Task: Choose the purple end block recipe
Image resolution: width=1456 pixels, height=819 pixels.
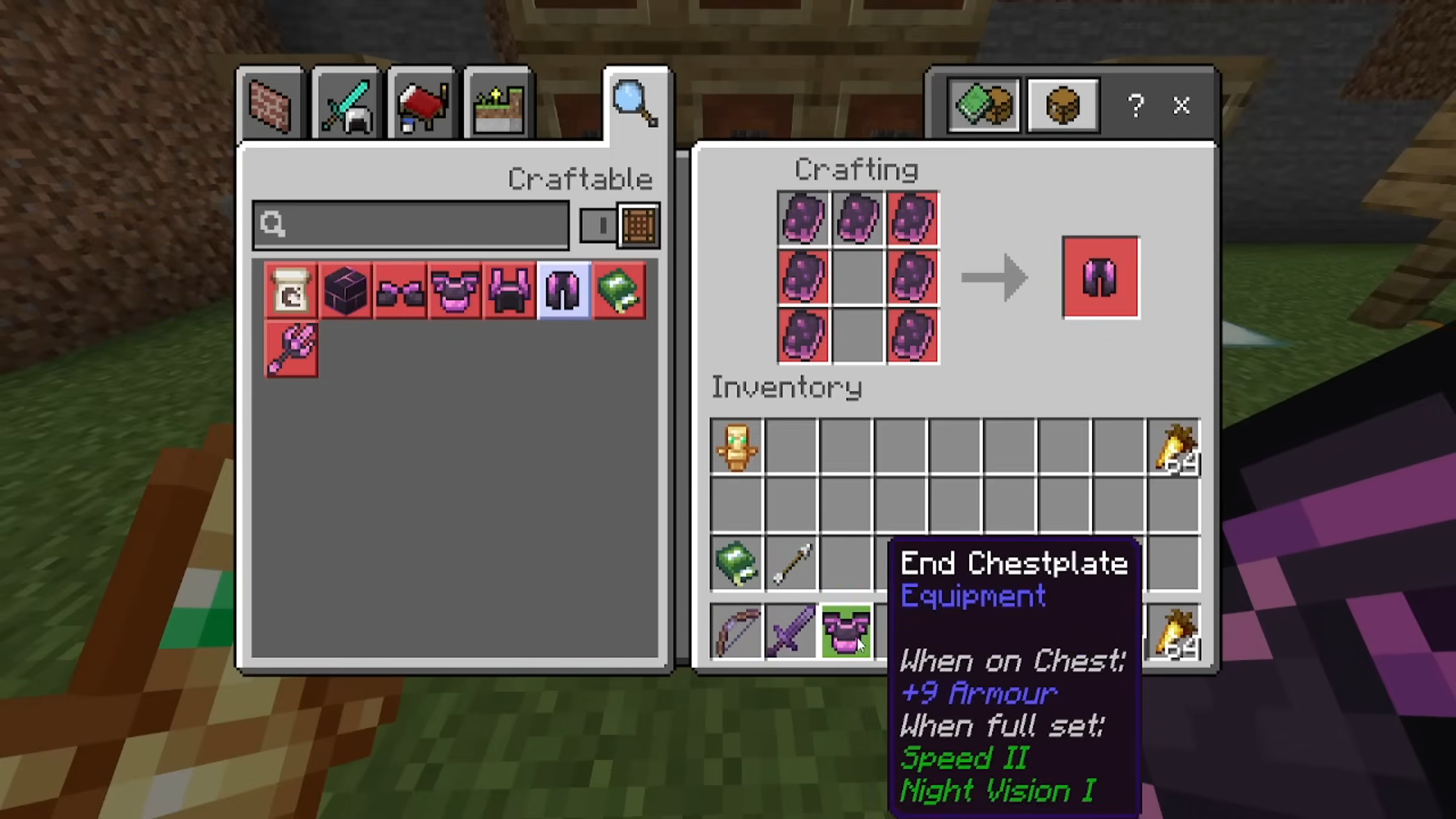Action: click(346, 291)
